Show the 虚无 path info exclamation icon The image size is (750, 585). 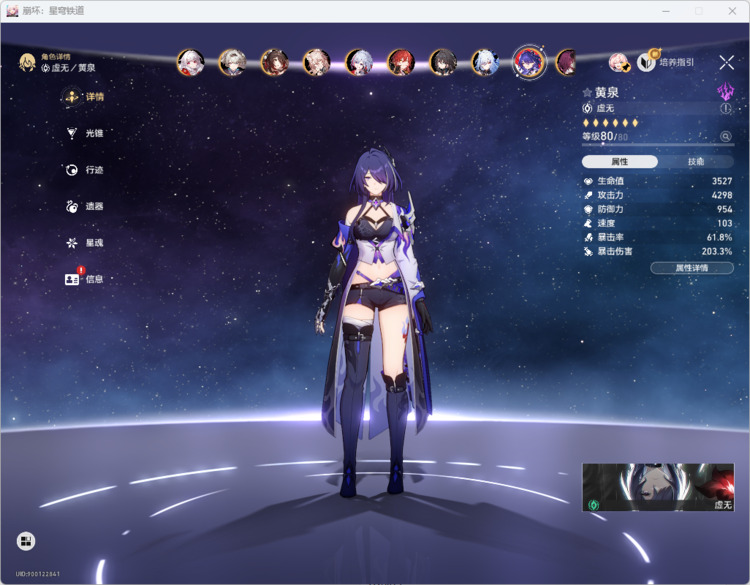tap(726, 108)
